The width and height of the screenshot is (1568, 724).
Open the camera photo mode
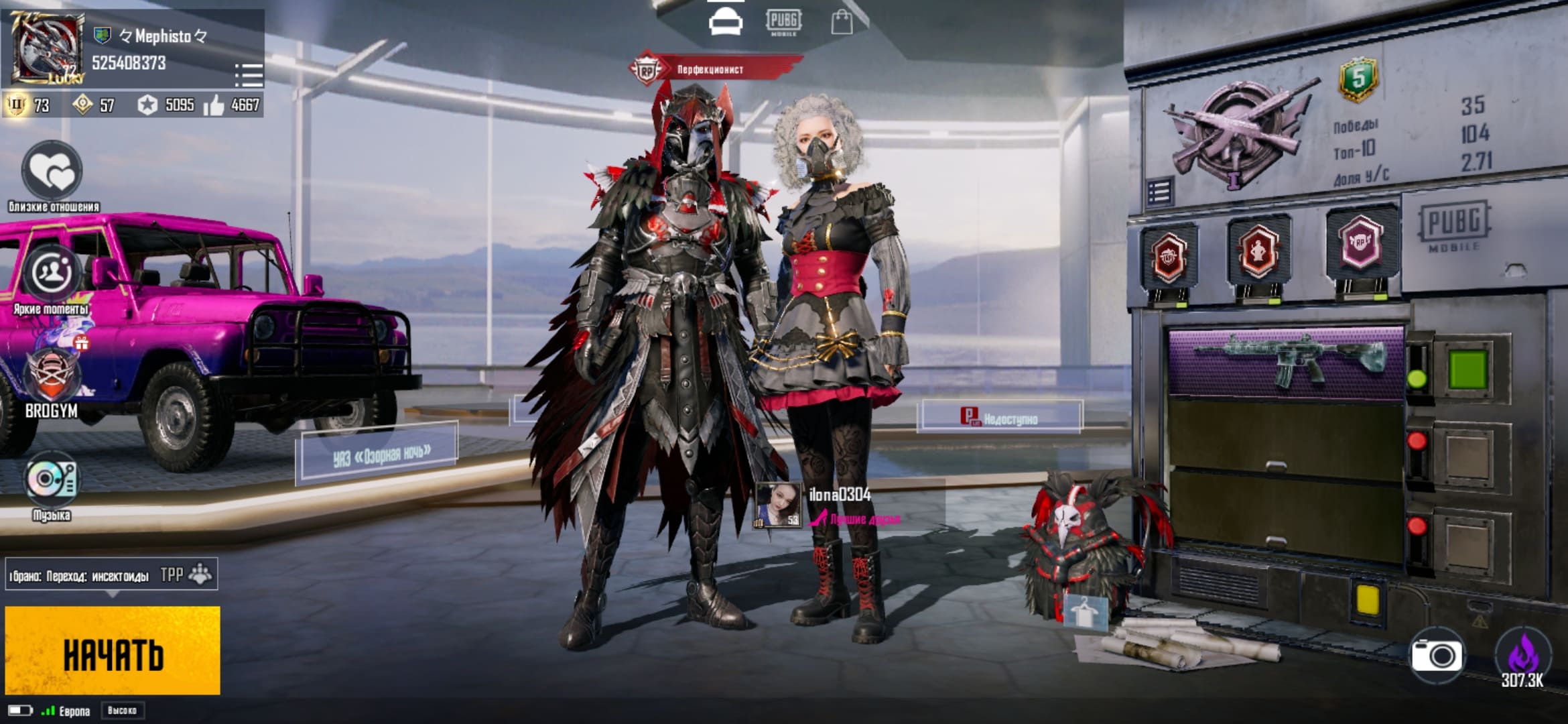click(1437, 656)
